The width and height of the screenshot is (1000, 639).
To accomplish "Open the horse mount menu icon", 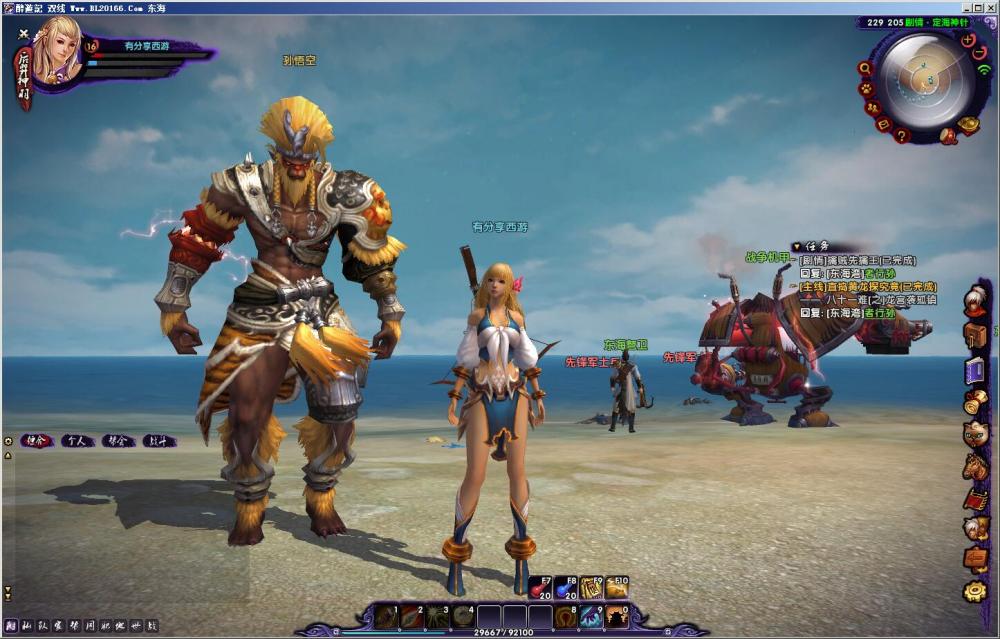I will [975, 466].
